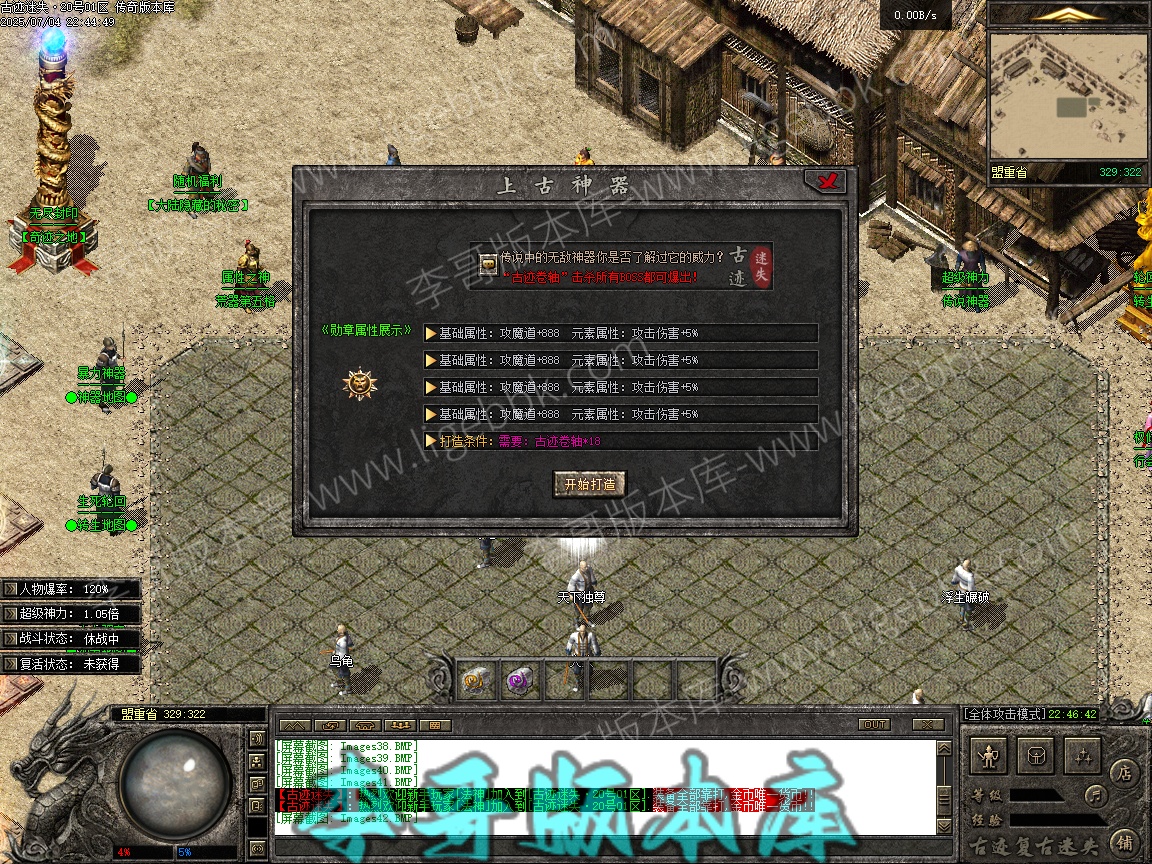Select the lion medal icon in dialog
The width and height of the screenshot is (1152, 864).
pos(360,383)
